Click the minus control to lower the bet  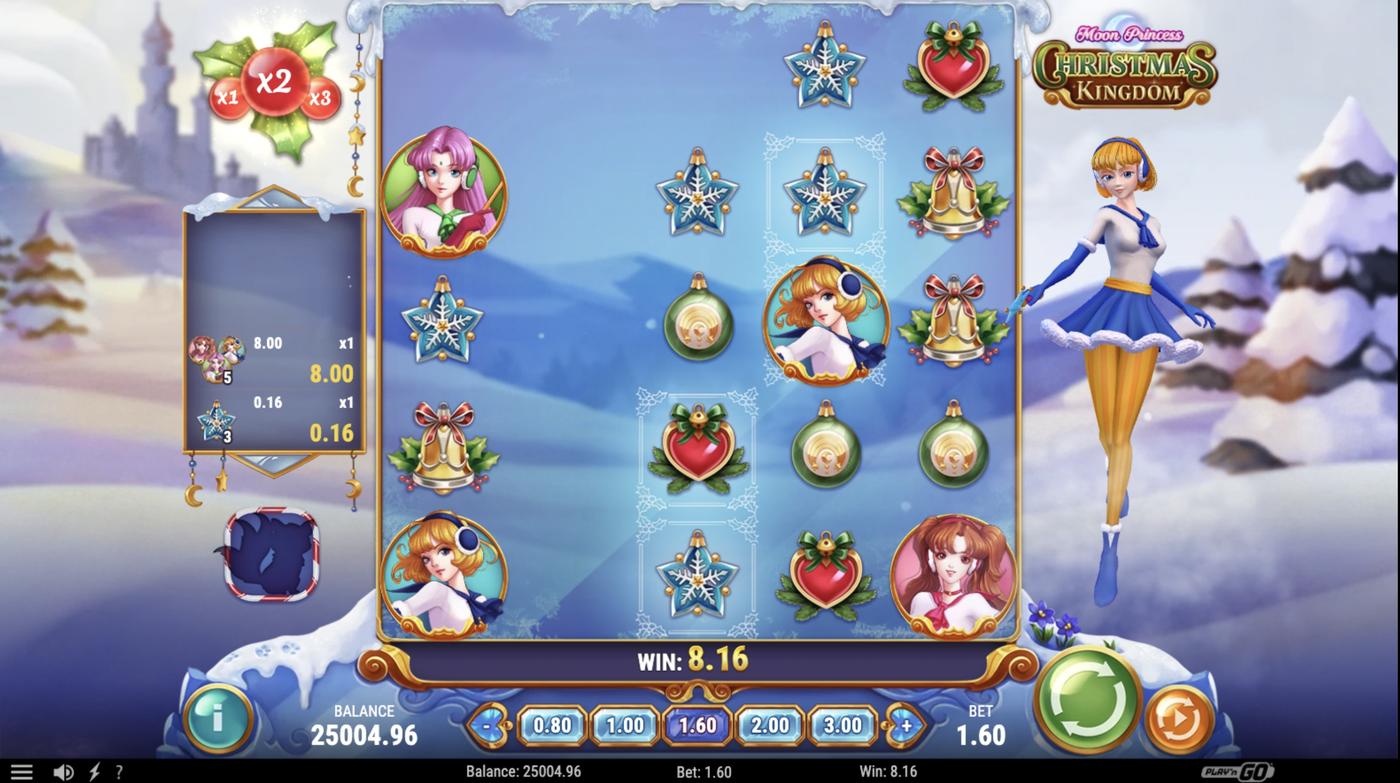click(487, 722)
